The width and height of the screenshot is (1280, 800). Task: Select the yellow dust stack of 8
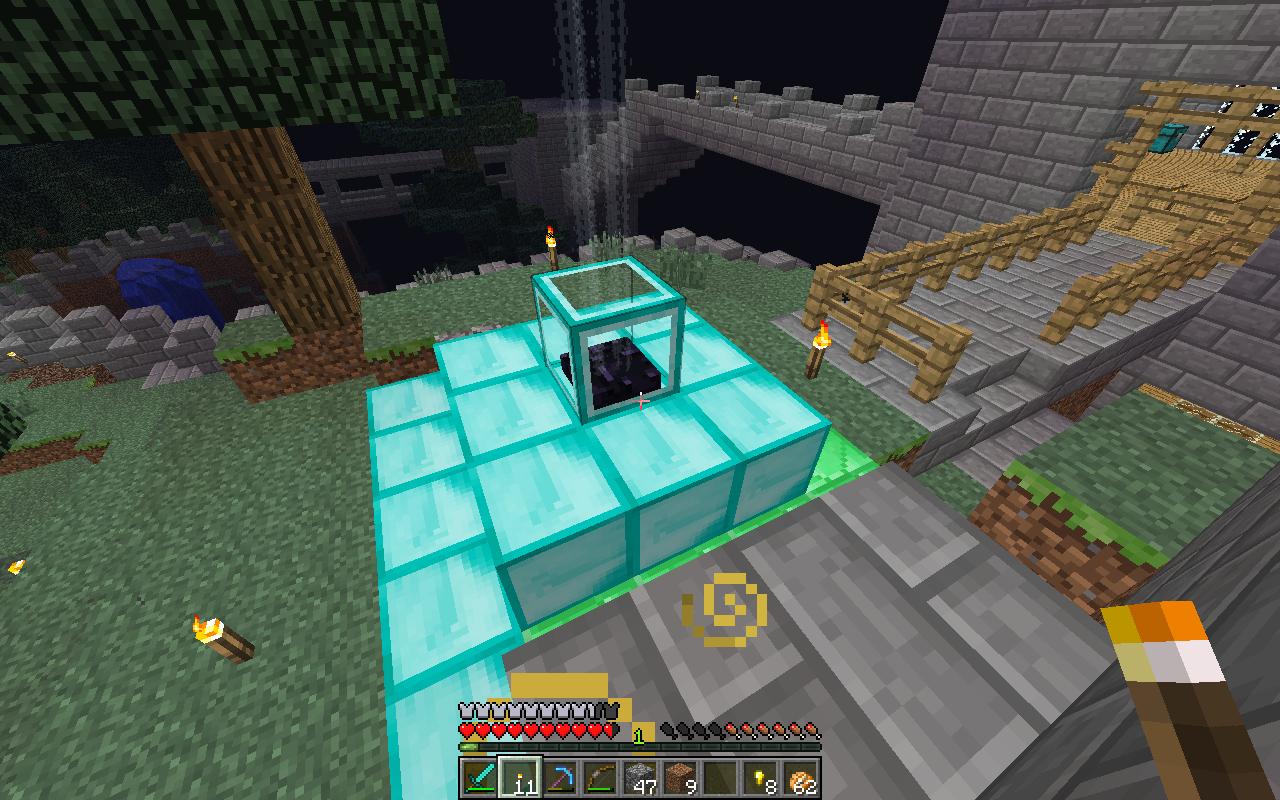coord(758,777)
